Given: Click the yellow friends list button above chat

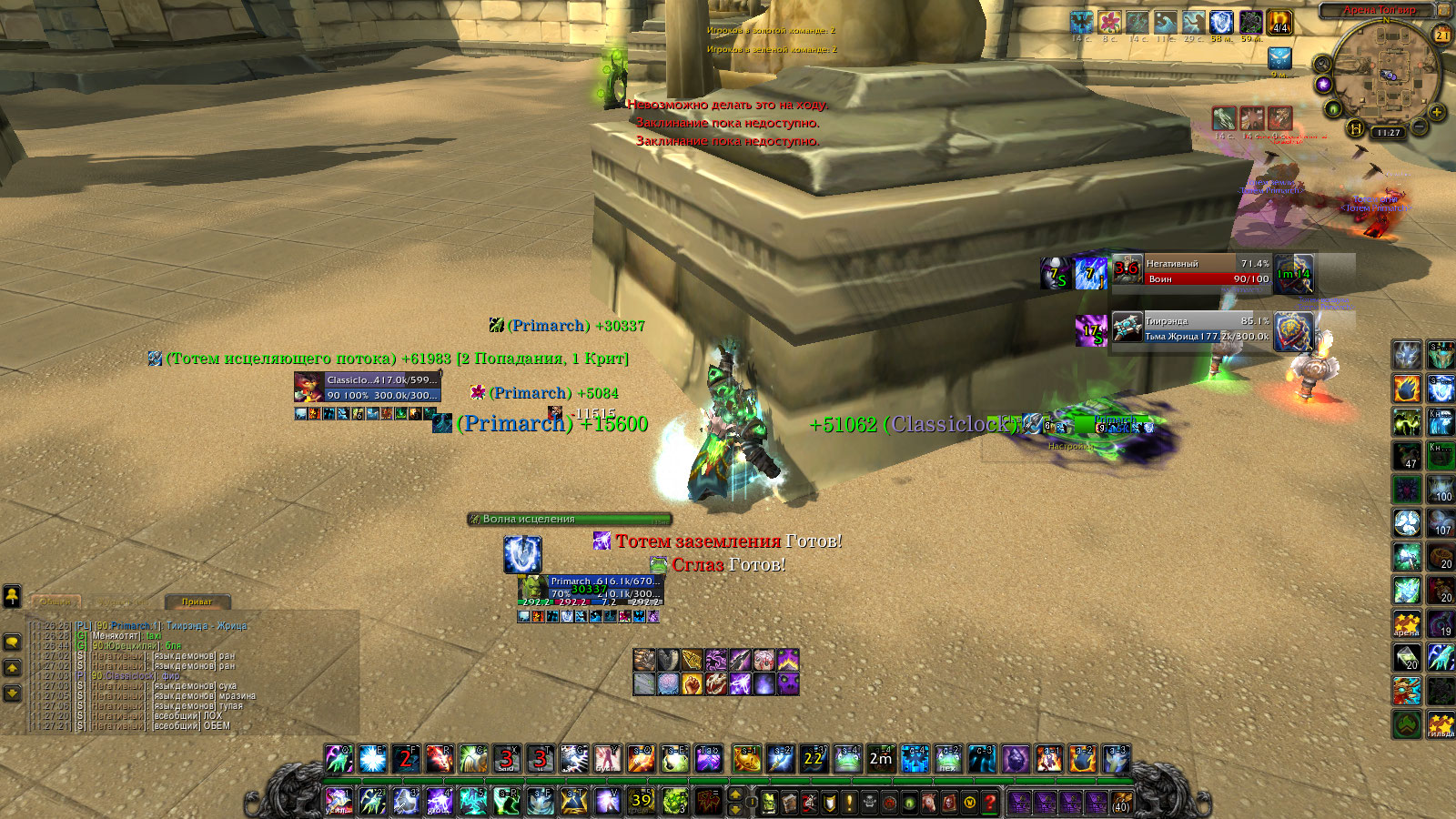Looking at the screenshot, I should tap(12, 595).
